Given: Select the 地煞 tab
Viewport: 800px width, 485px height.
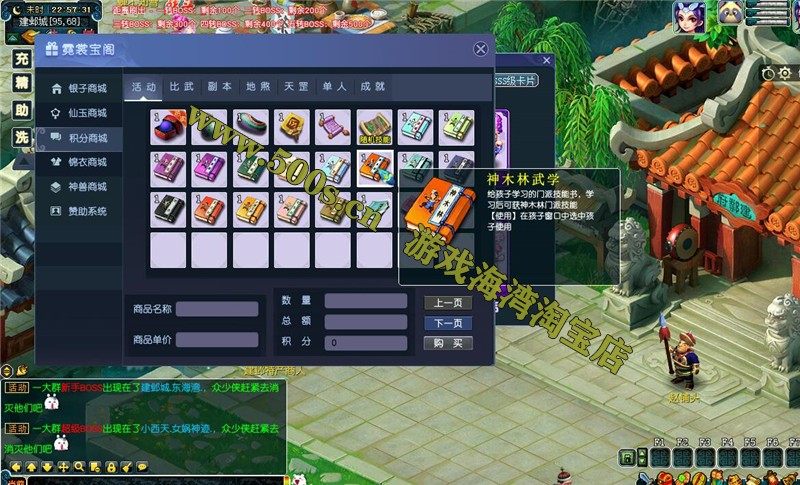Looking at the screenshot, I should tap(258, 87).
